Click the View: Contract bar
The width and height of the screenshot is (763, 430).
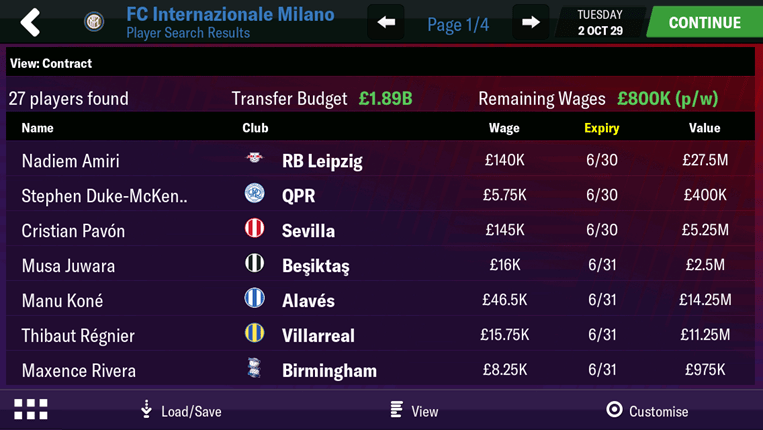coord(380,63)
